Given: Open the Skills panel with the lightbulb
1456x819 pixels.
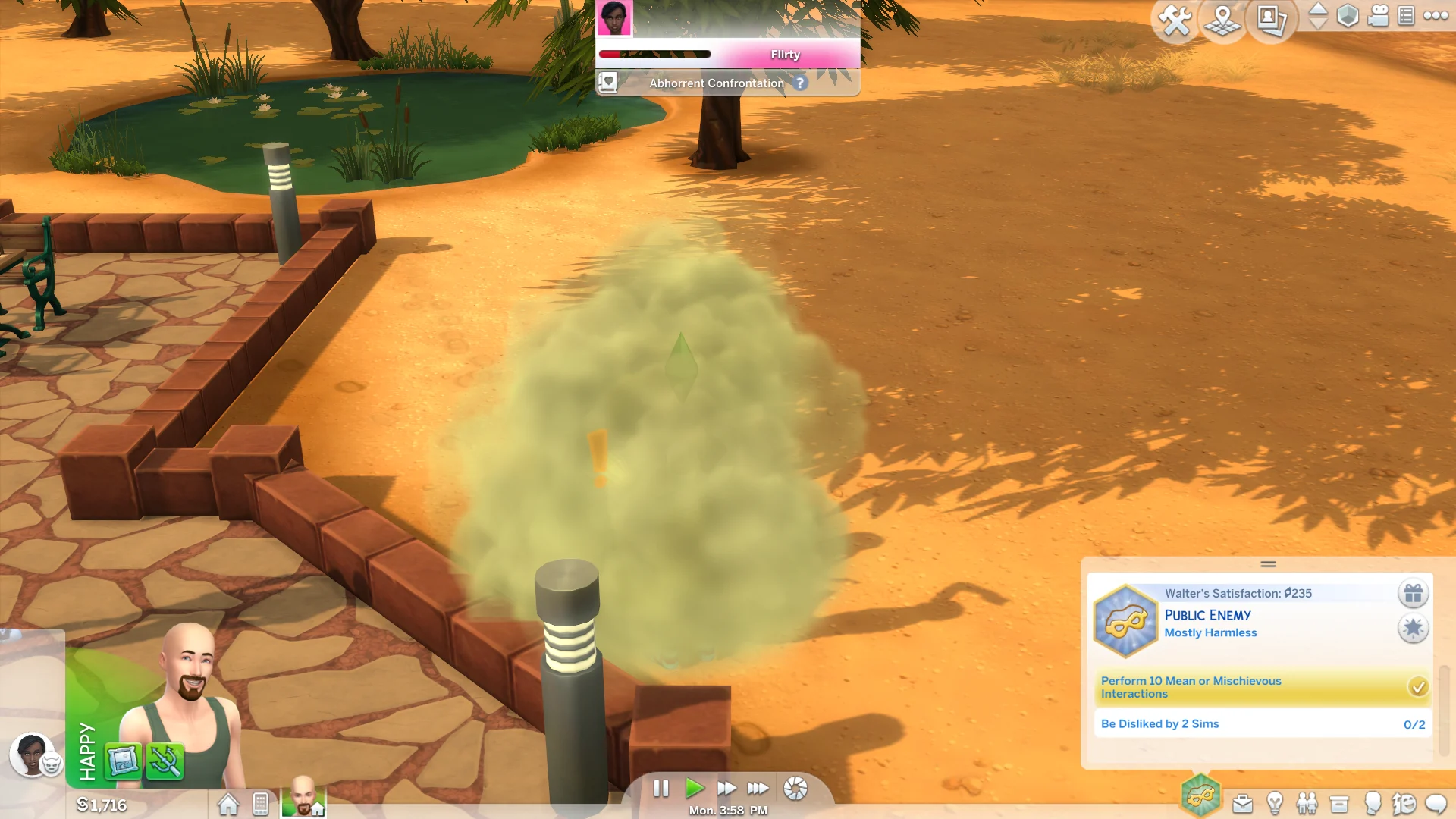Looking at the screenshot, I should coord(1275,804).
